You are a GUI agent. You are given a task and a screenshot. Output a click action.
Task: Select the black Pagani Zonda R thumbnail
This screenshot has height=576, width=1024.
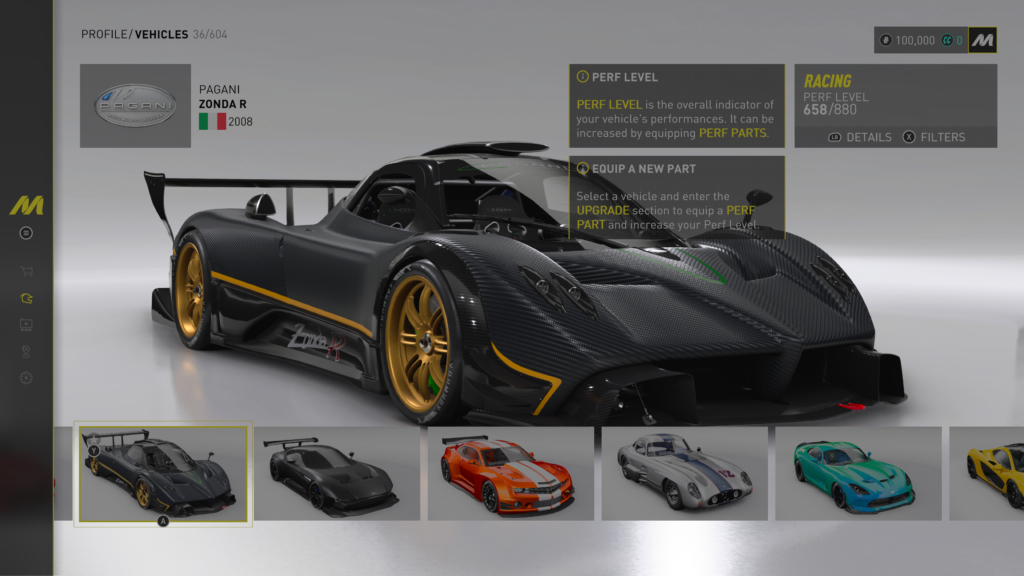point(164,473)
